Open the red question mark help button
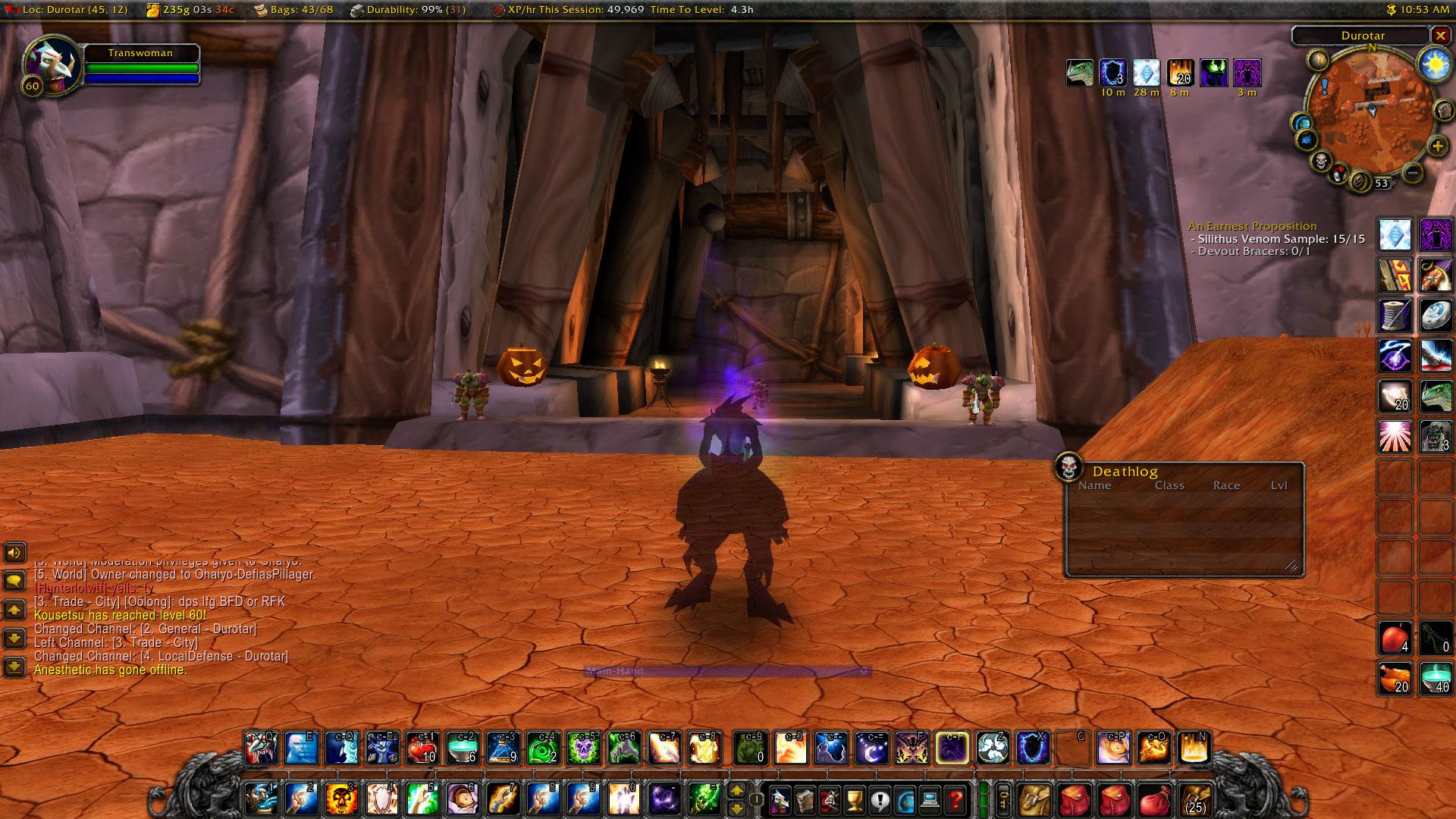Screen dimensions: 1456x819 click(x=955, y=799)
